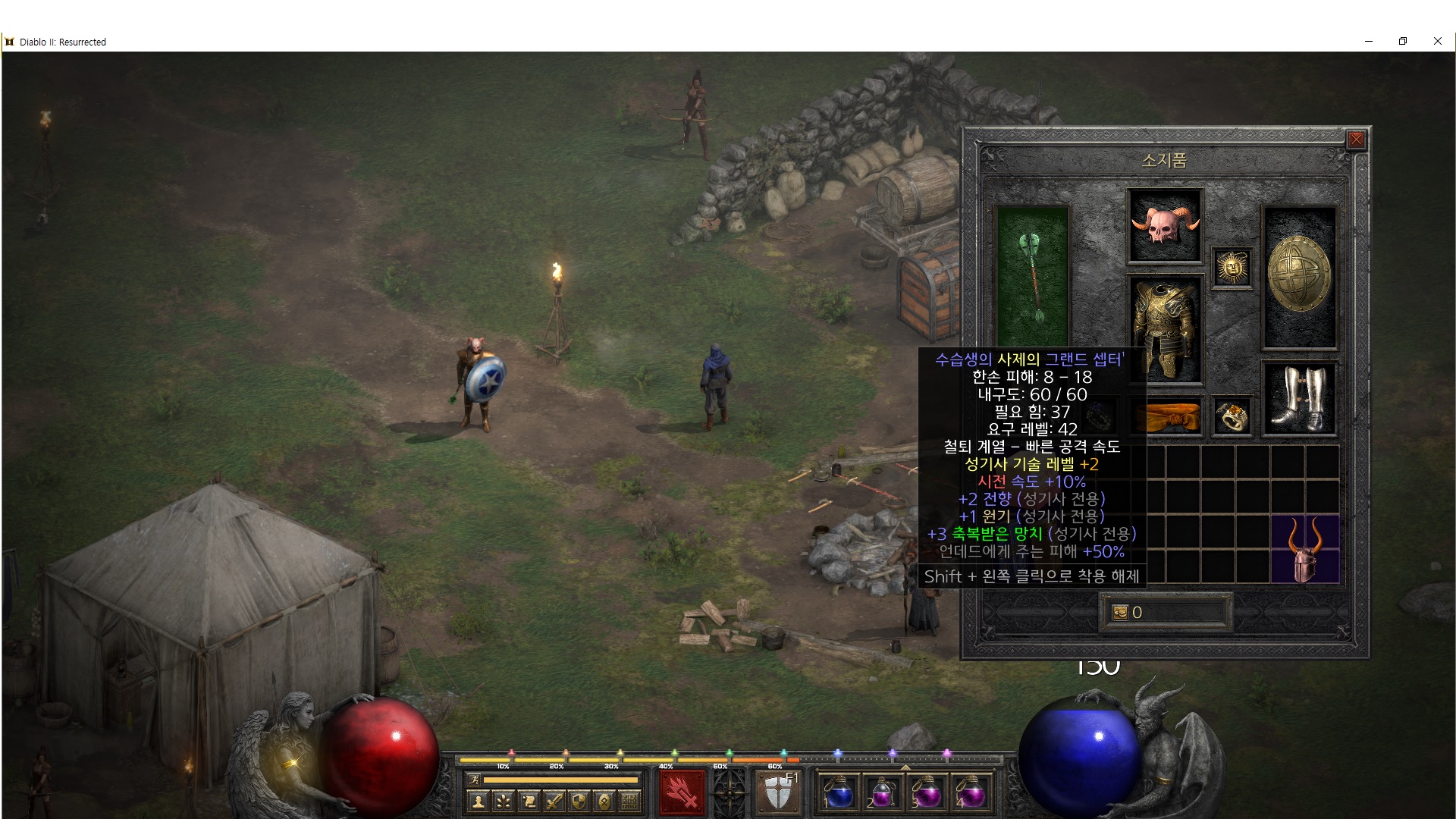Pick up the horned skull helmet

click(x=1165, y=225)
